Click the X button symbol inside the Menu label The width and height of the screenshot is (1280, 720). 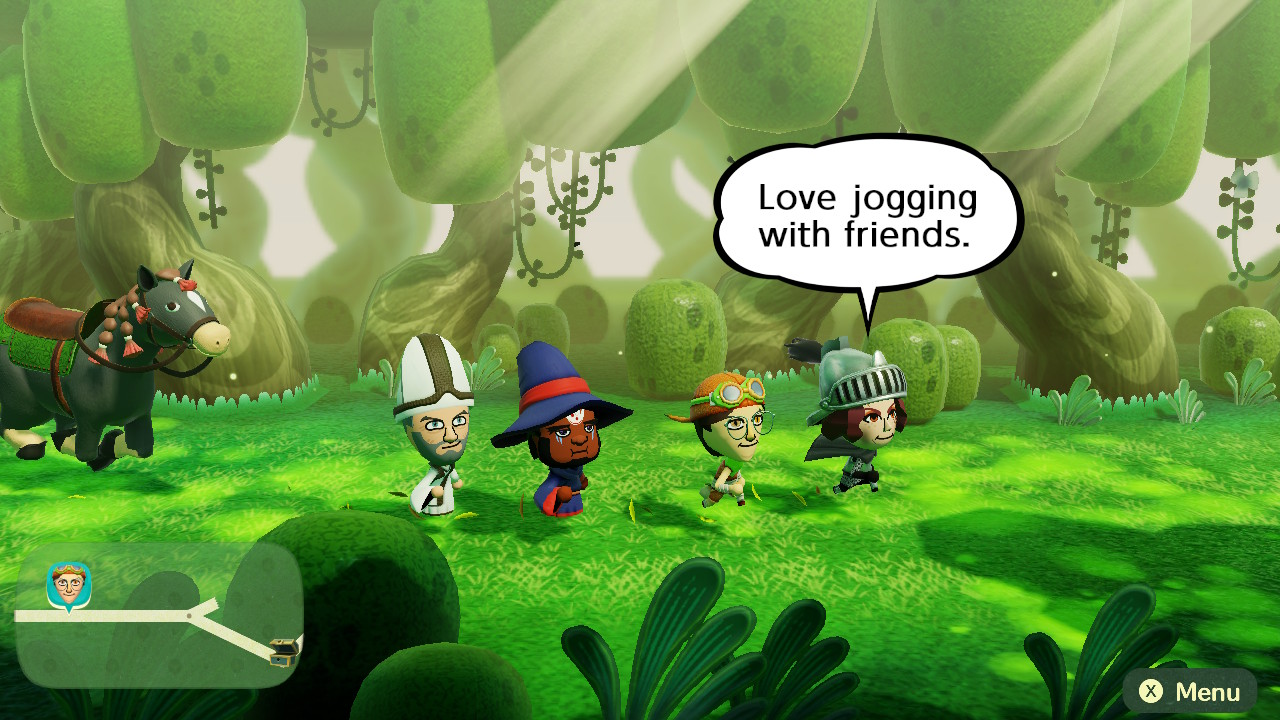click(1149, 690)
